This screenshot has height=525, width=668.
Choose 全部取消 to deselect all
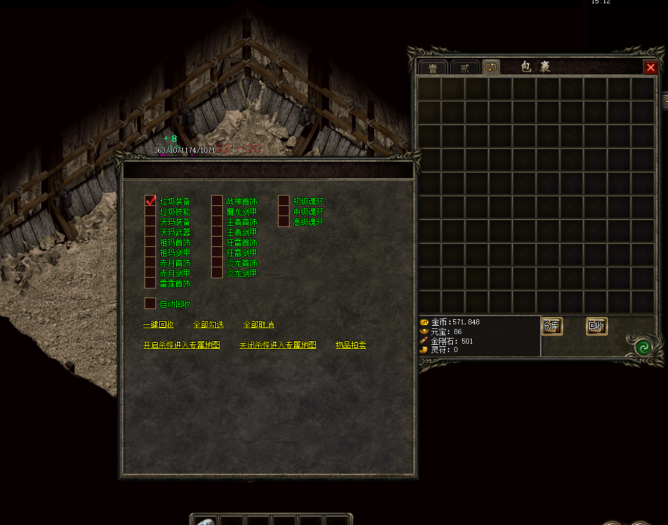(x=258, y=325)
